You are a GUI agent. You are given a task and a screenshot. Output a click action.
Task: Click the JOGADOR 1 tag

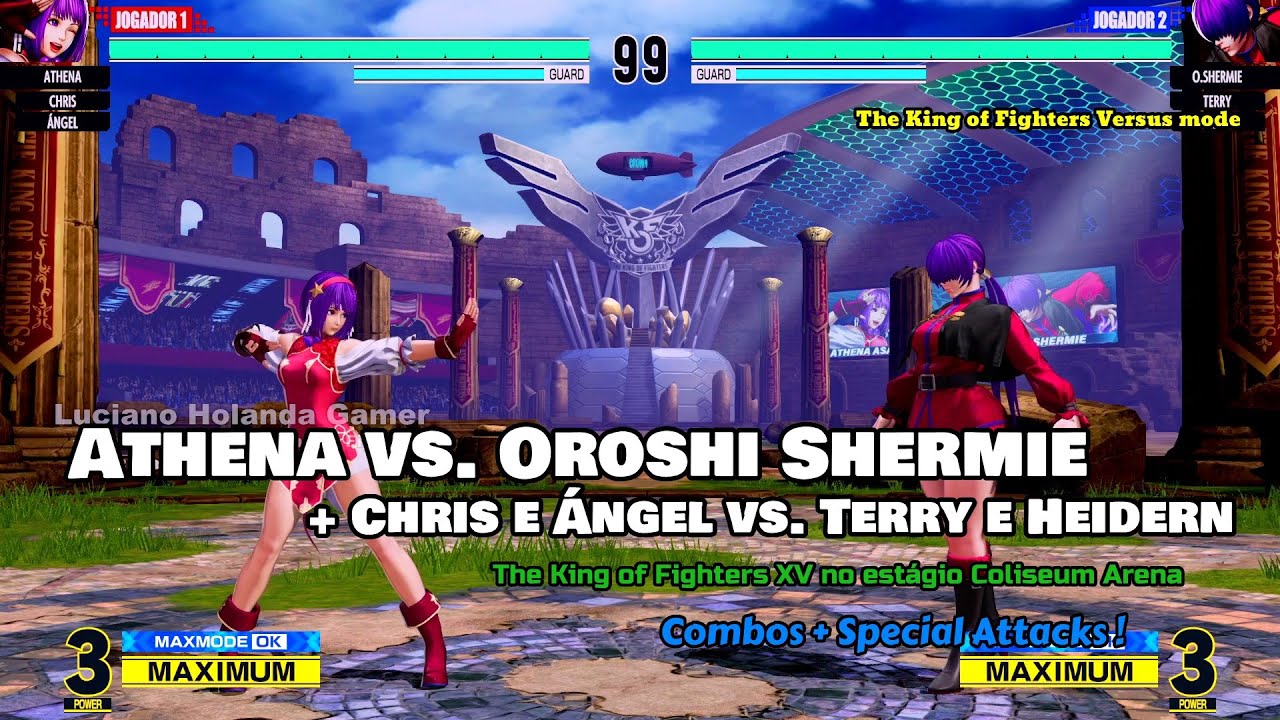point(151,20)
